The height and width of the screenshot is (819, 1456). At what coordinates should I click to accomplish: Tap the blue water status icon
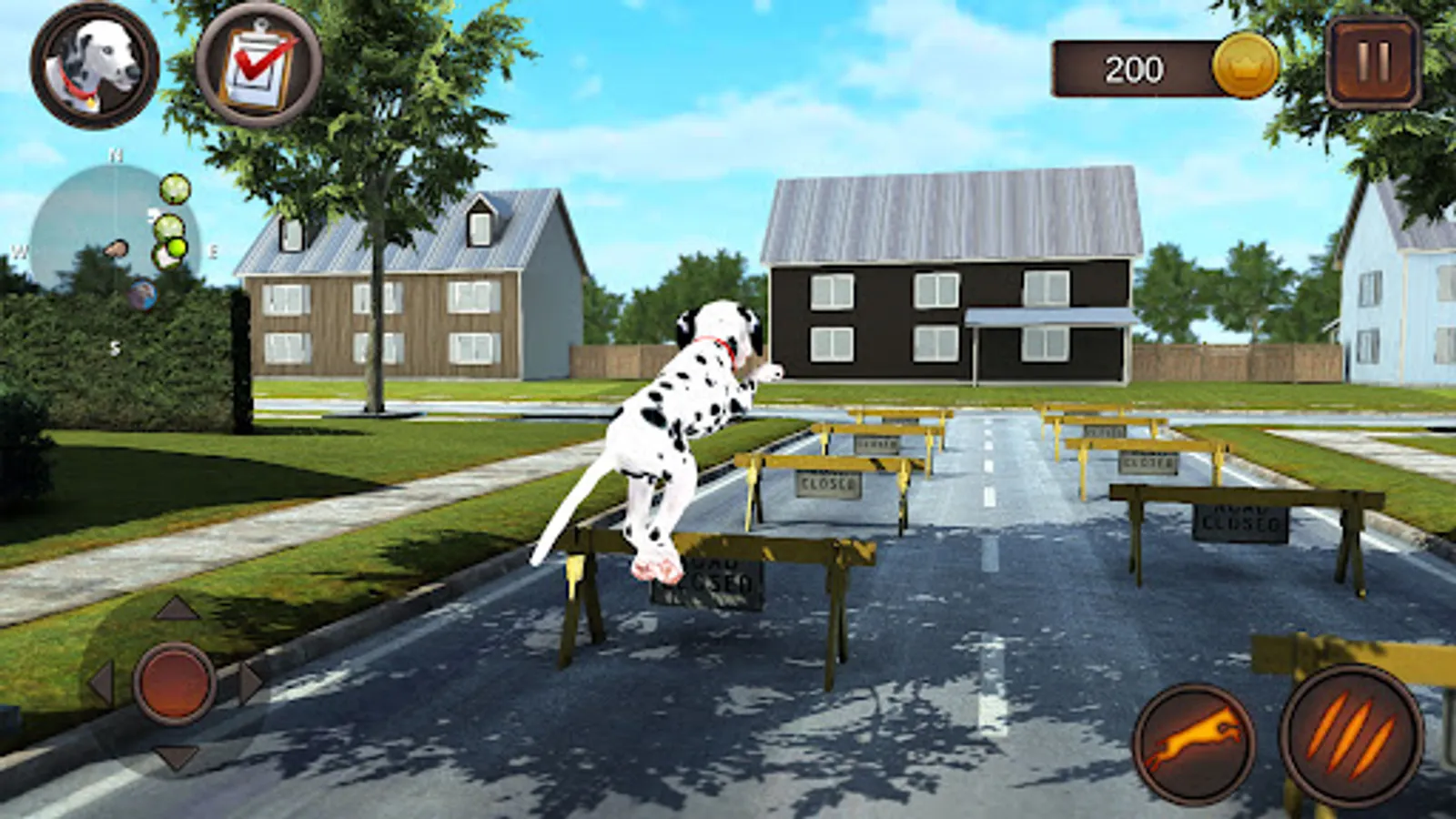[x=143, y=294]
